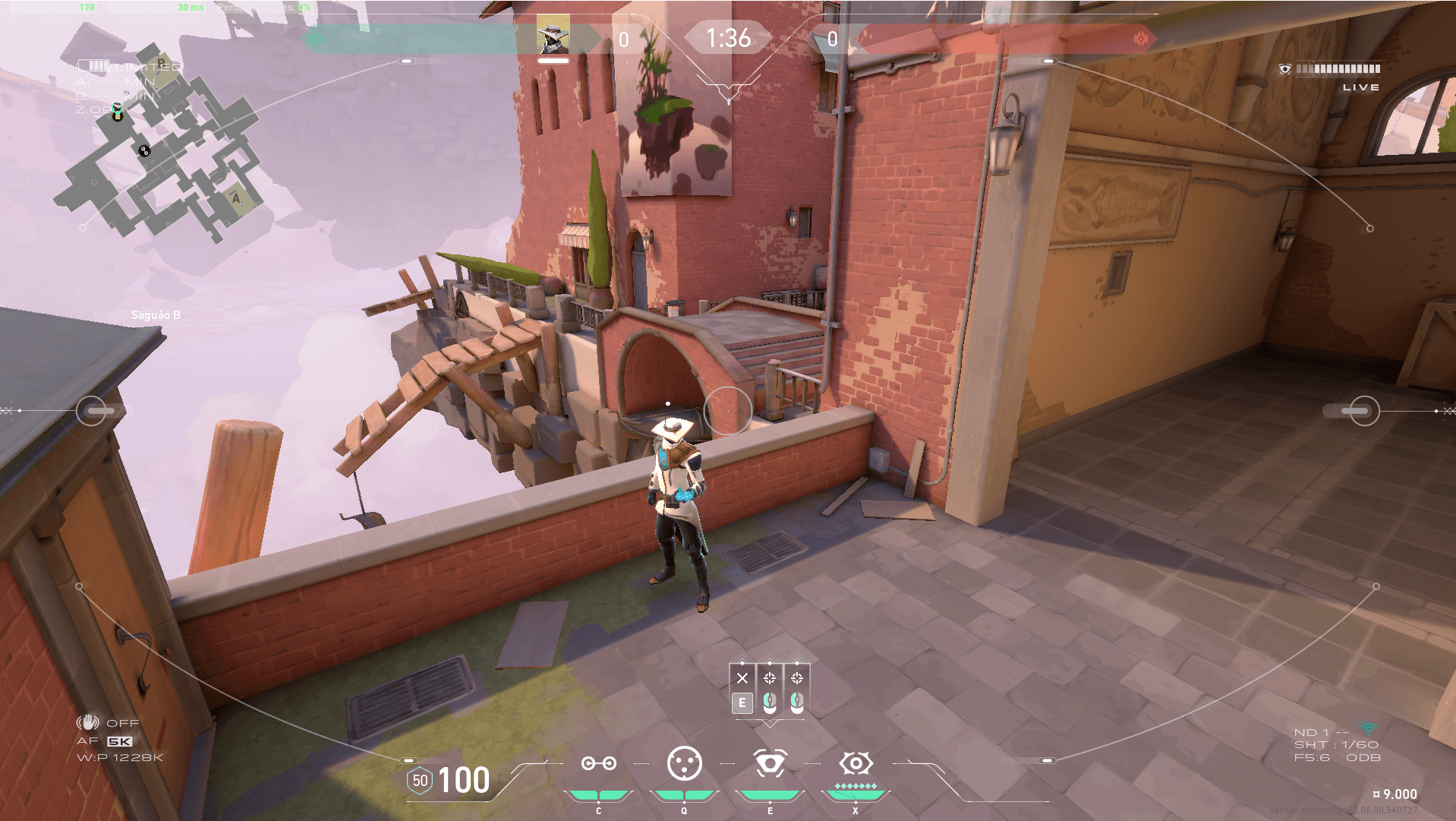Click the X exit-camera icon
This screenshot has width=1456, height=821.
pyautogui.click(x=742, y=678)
